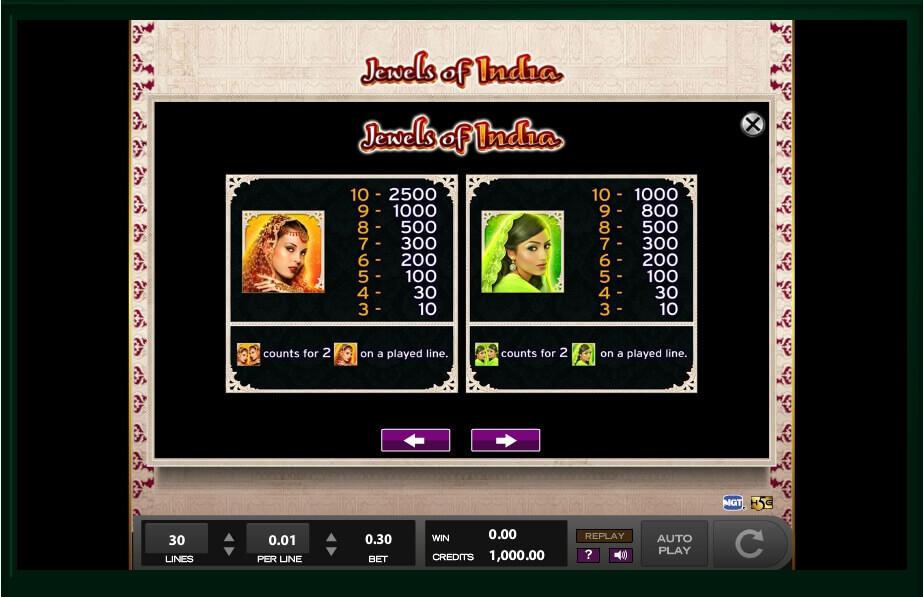This screenshot has width=924, height=597.
Task: Spin the reels with the circular arrow
Action: pos(749,544)
